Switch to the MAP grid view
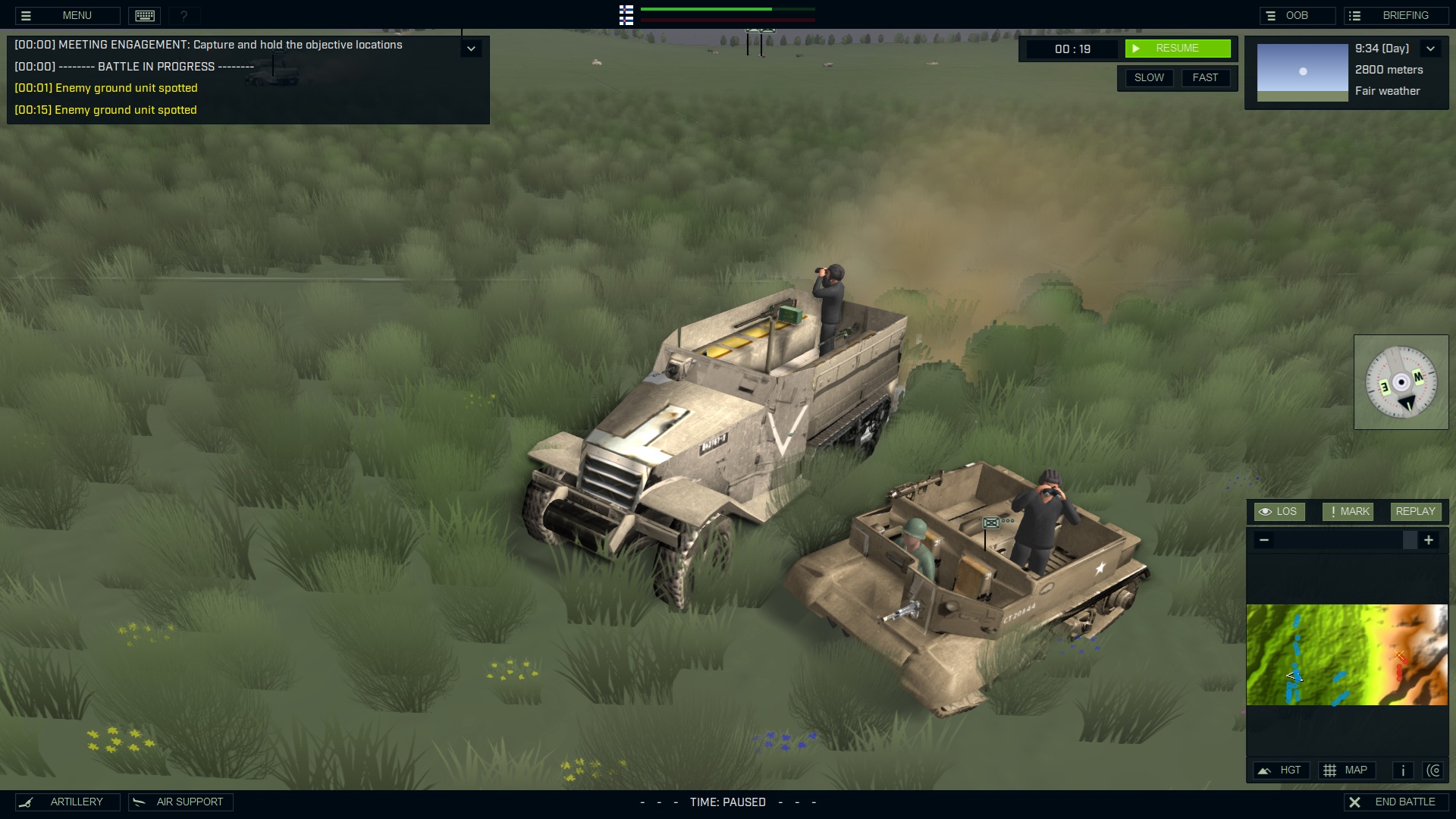The height and width of the screenshot is (819, 1456). pos(1345,770)
